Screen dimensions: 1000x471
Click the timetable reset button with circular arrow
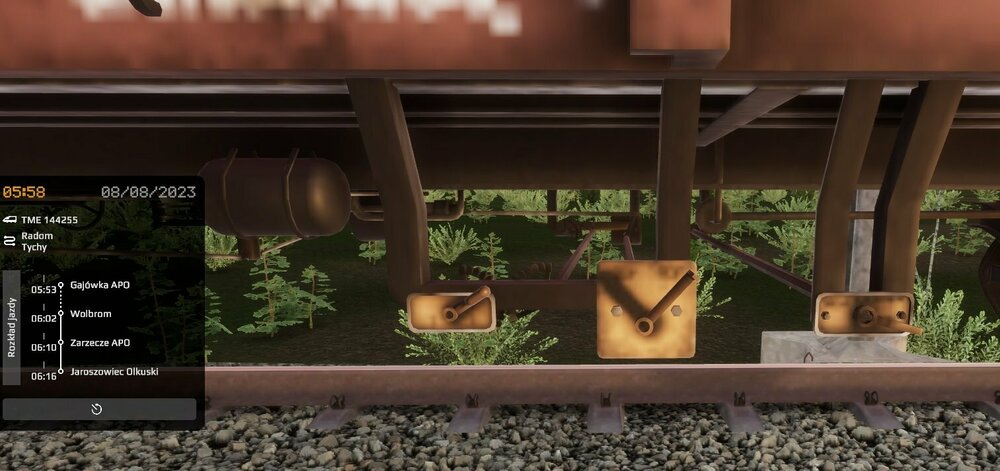tap(98, 409)
